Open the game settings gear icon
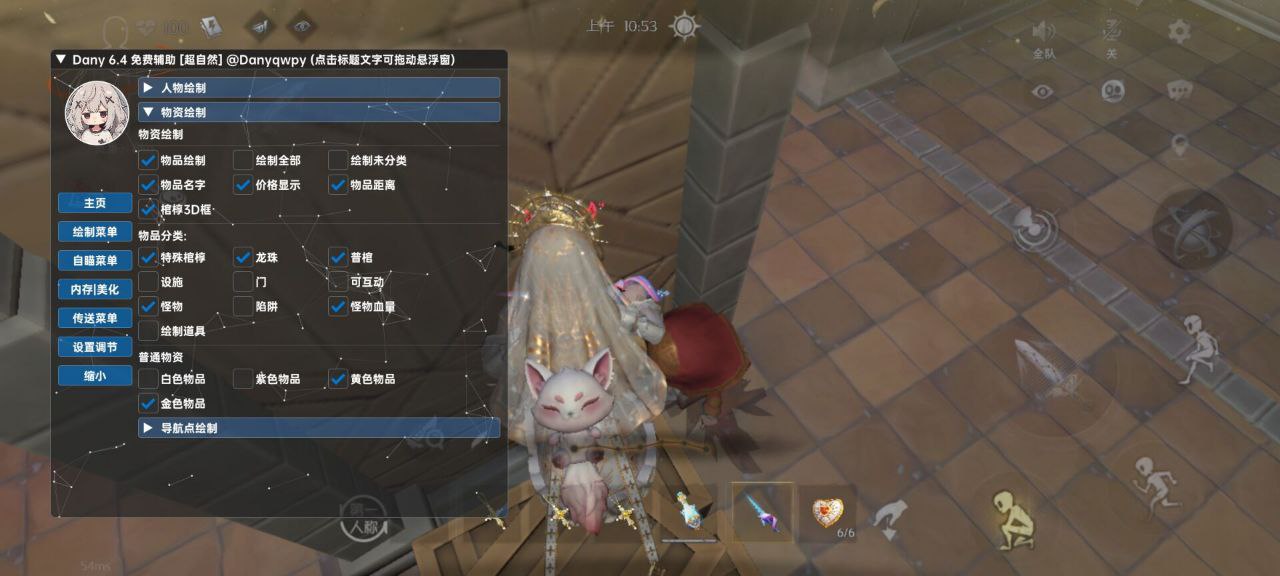 [x=1179, y=31]
